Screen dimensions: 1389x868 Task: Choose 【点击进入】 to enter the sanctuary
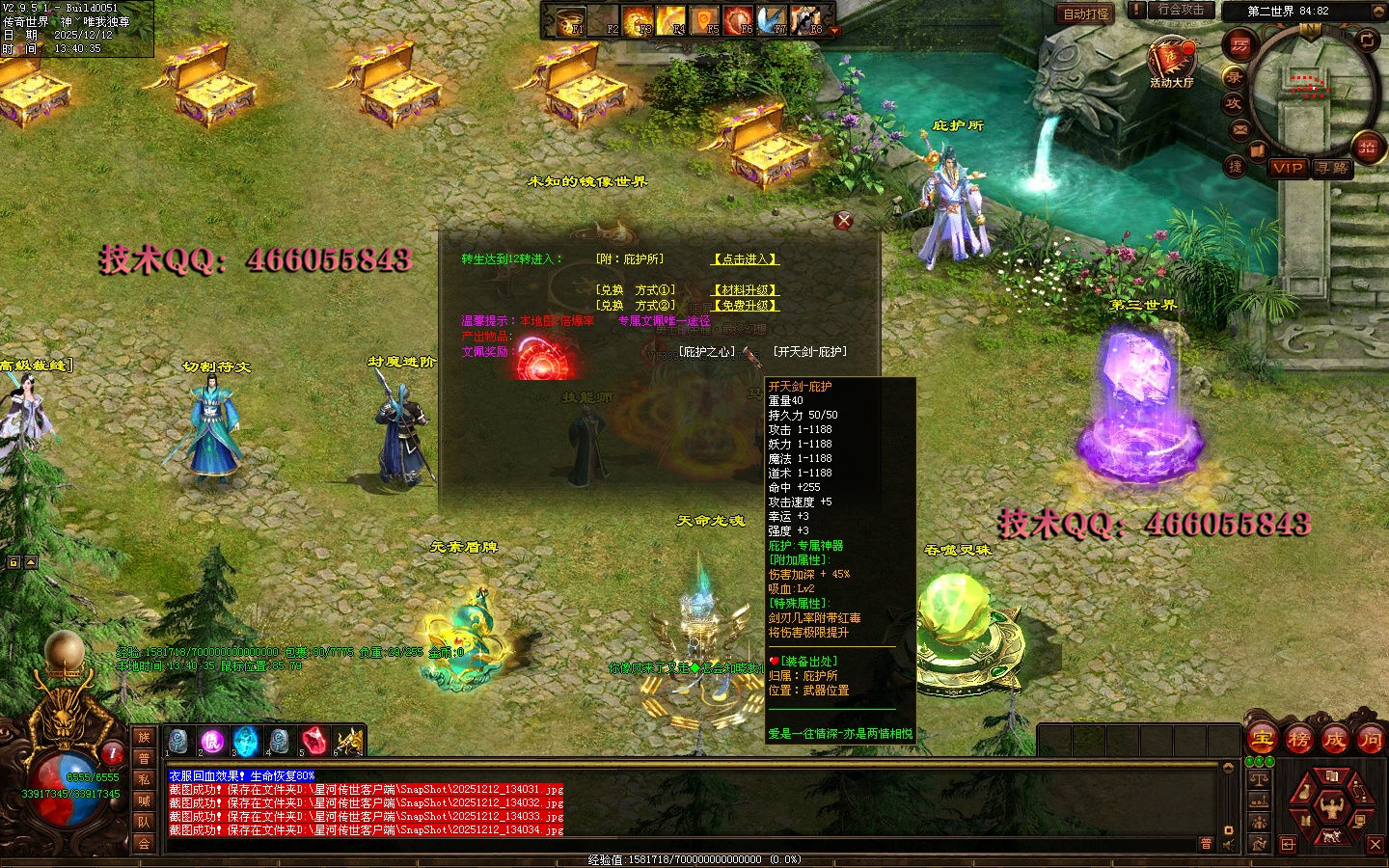coord(745,259)
